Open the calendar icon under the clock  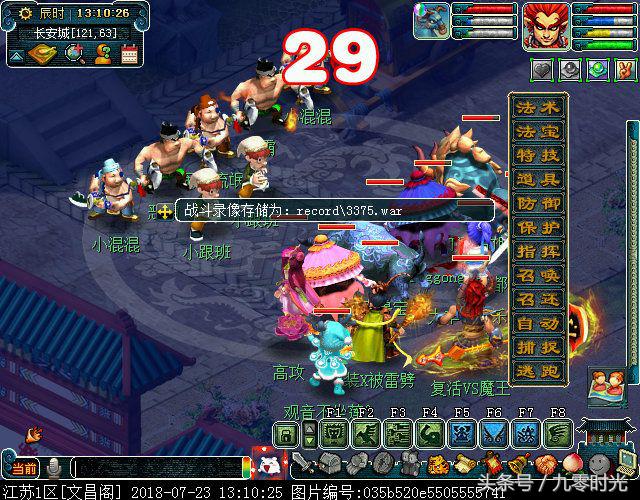[128, 54]
